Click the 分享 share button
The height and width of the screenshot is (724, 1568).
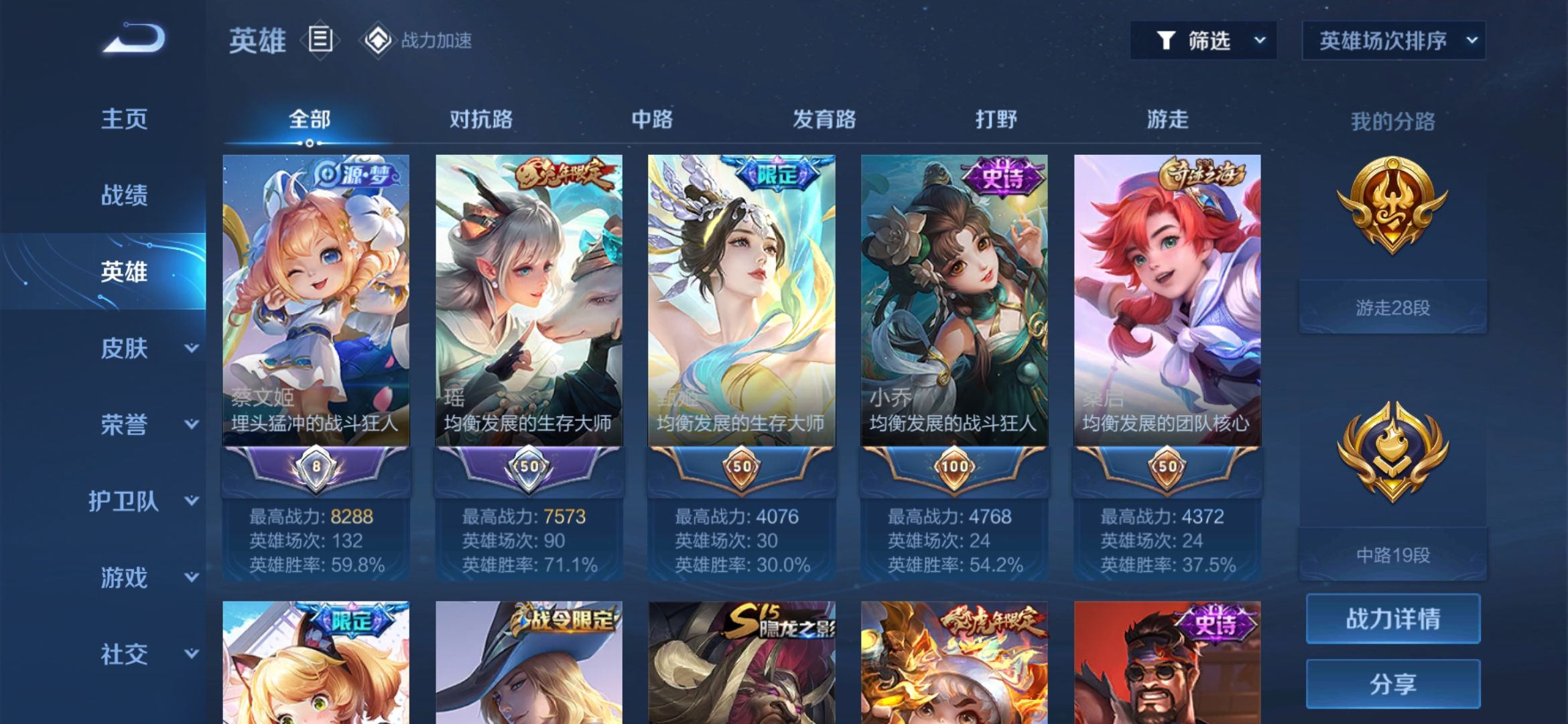1392,684
